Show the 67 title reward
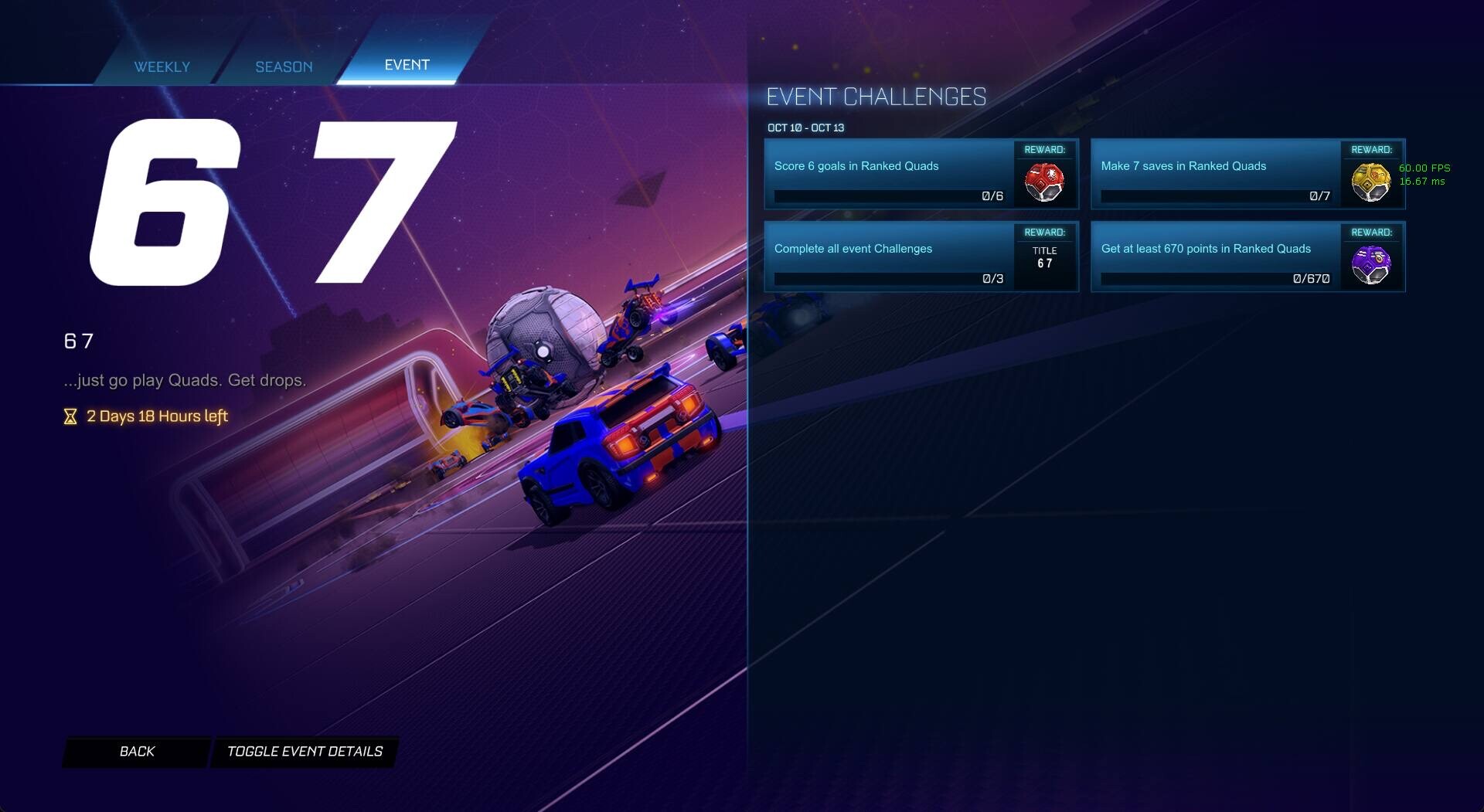The image size is (1484, 812). coord(1044,258)
